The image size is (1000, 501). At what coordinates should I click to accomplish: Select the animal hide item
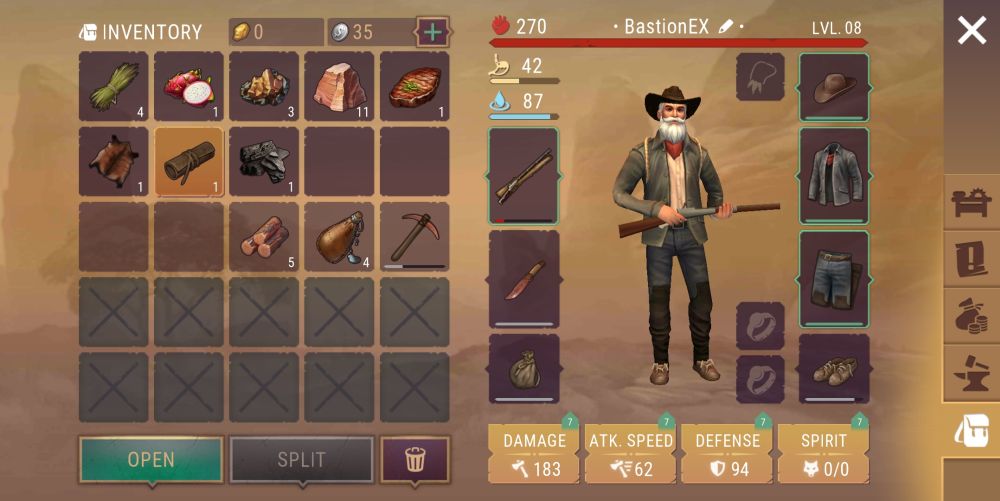coord(113,162)
